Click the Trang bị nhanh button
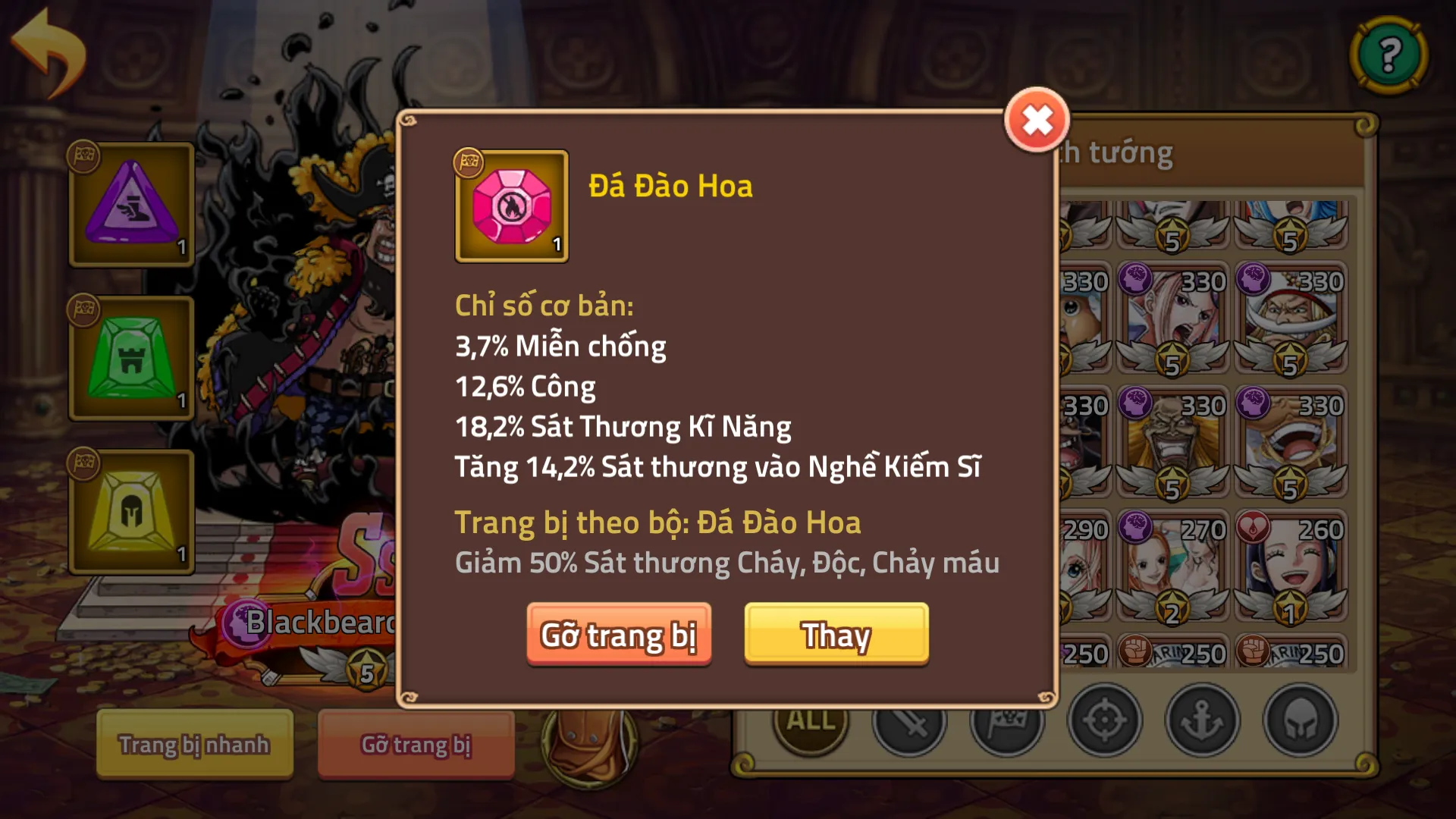The height and width of the screenshot is (819, 1456). [193, 744]
